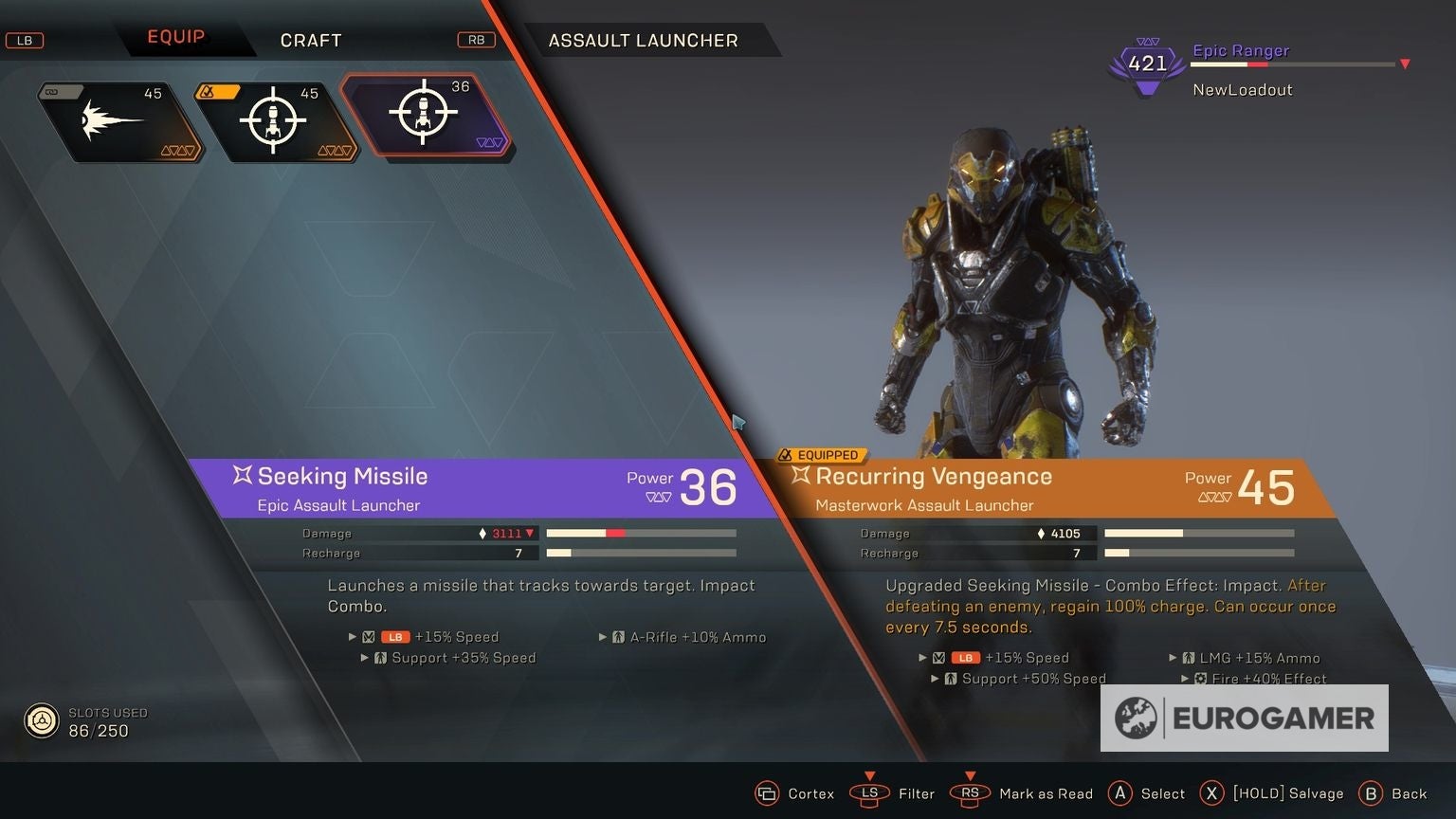Toggle the Filter option with LS
Screen dimensions: 1456x819
click(869, 793)
